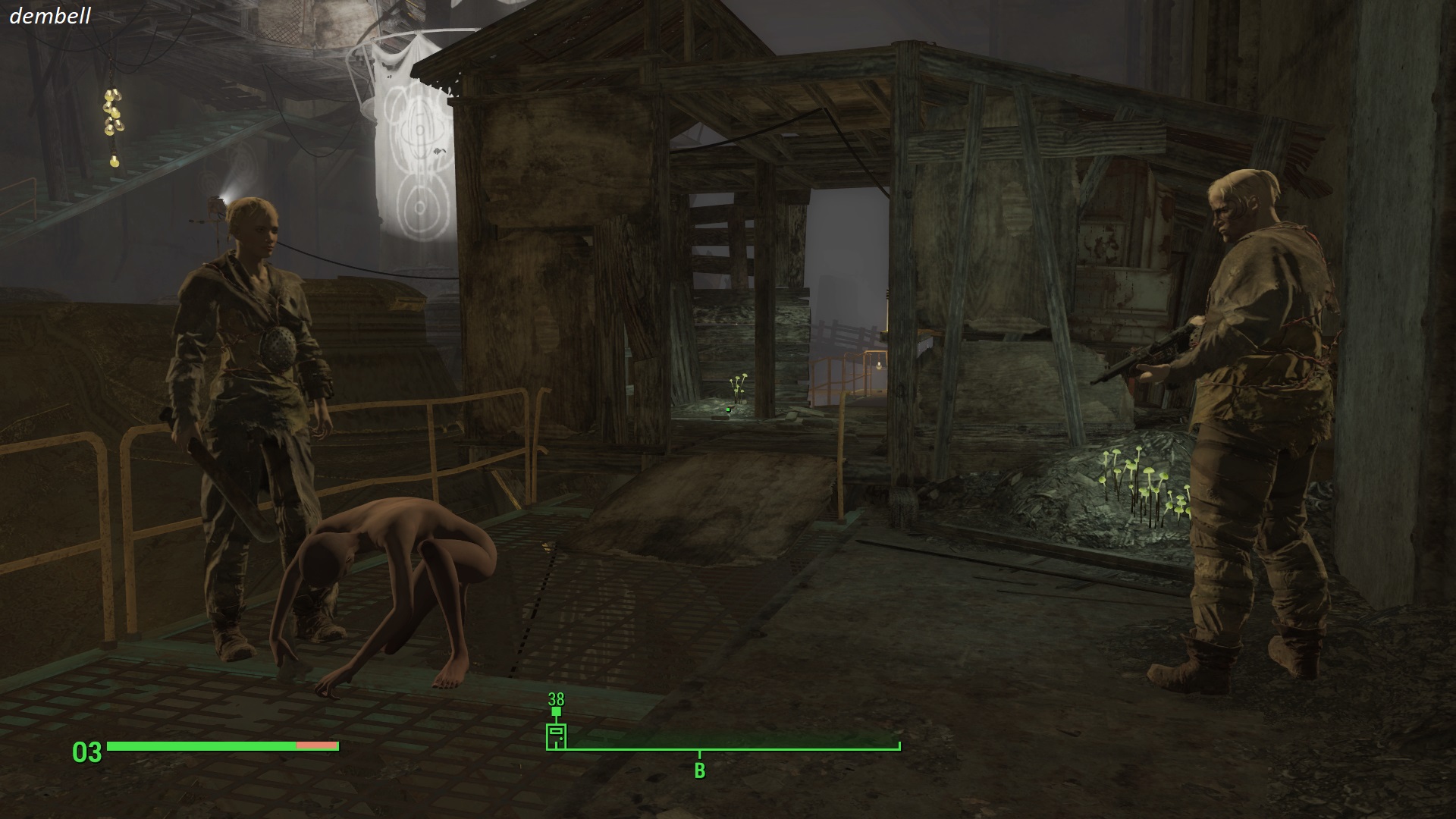Click the door marker on the compass

[556, 736]
